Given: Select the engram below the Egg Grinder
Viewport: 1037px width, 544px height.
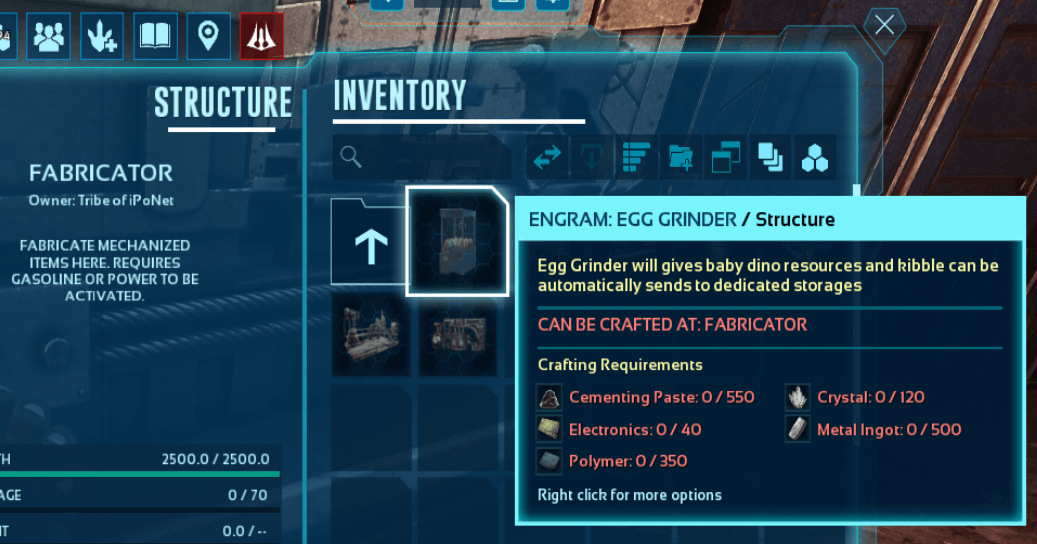Looking at the screenshot, I should click(457, 333).
